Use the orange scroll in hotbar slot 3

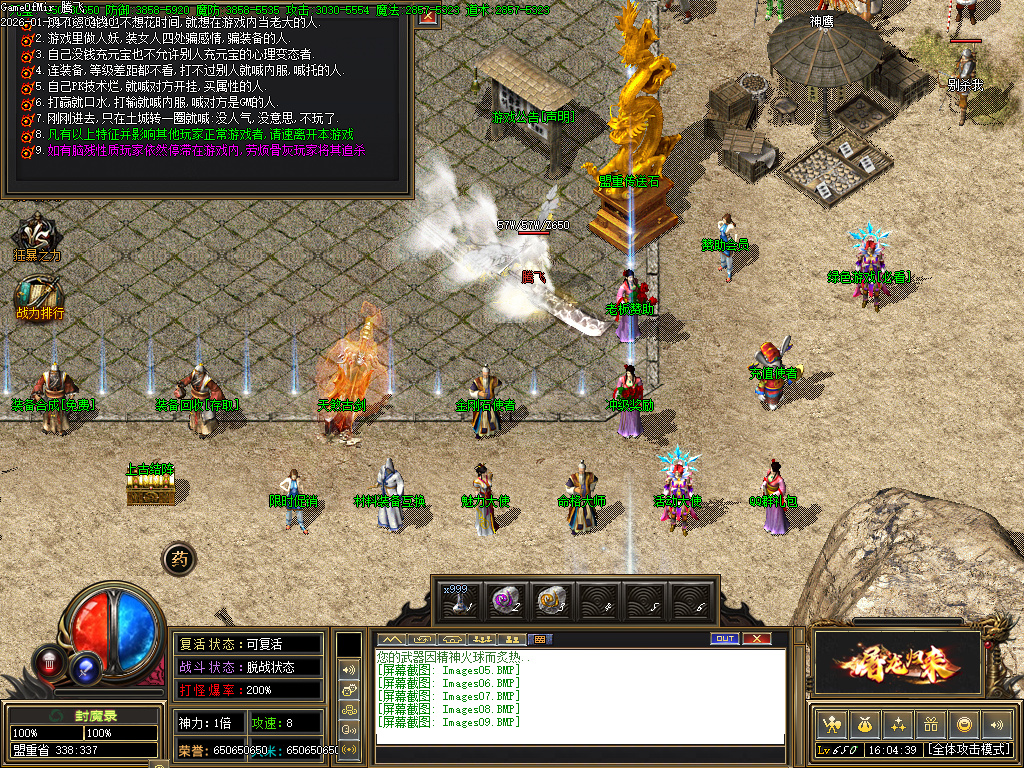click(x=551, y=600)
